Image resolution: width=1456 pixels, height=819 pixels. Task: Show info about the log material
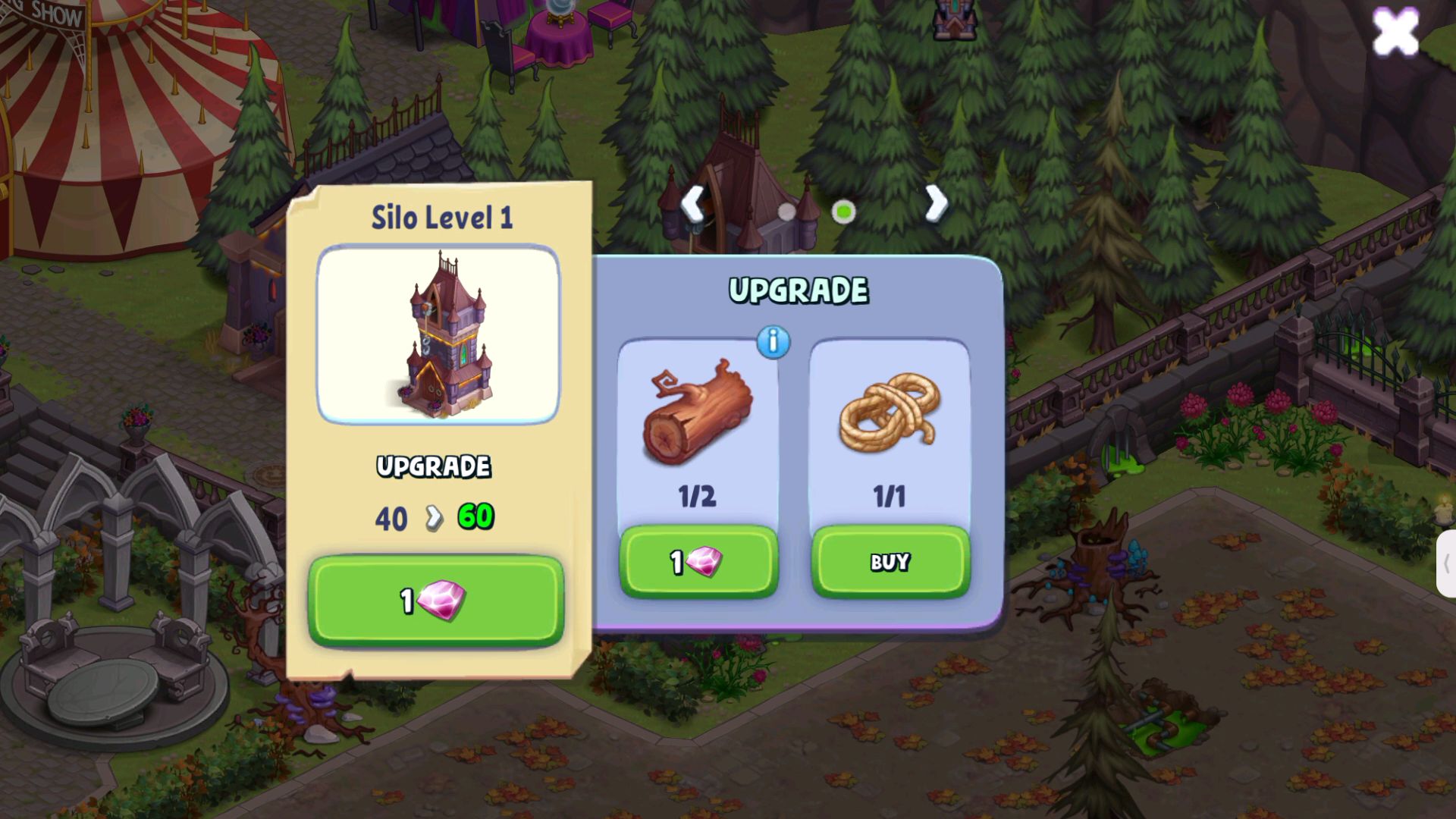(x=773, y=342)
